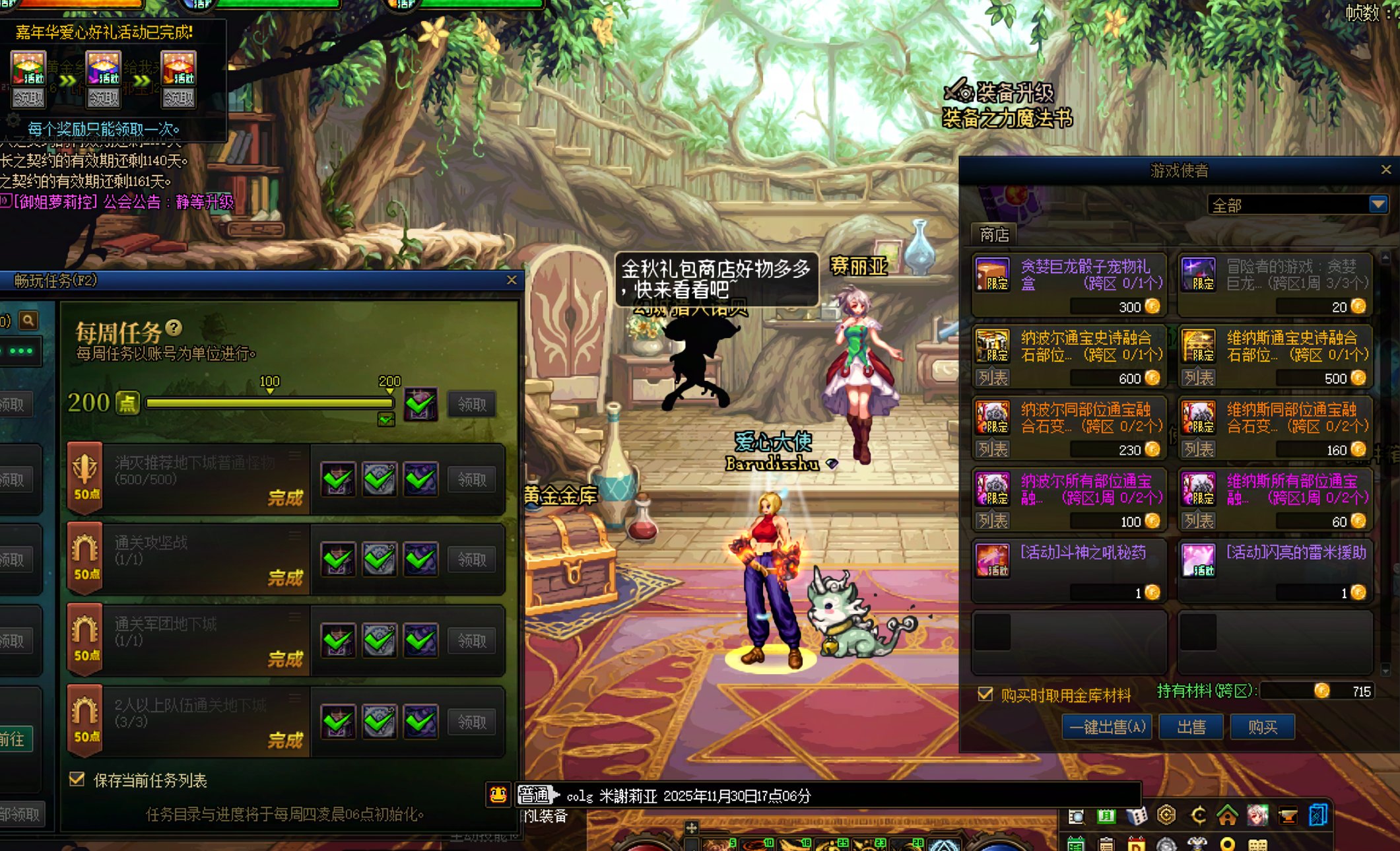The image size is (1400, 851).
Task: Close the 畅玩任务 quest panel
Action: pyautogui.click(x=512, y=281)
